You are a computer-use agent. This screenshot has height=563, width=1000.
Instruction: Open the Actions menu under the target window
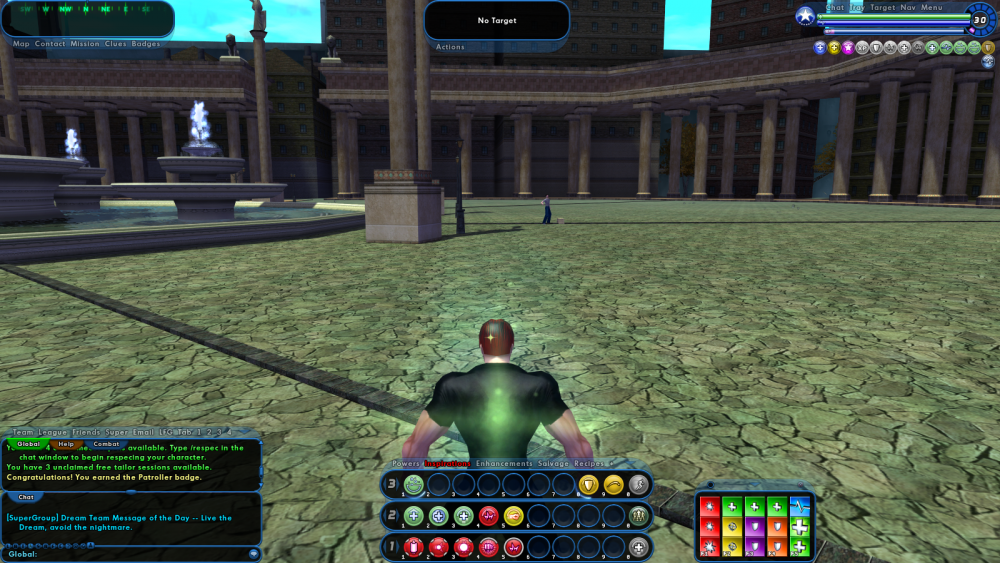tap(450, 47)
